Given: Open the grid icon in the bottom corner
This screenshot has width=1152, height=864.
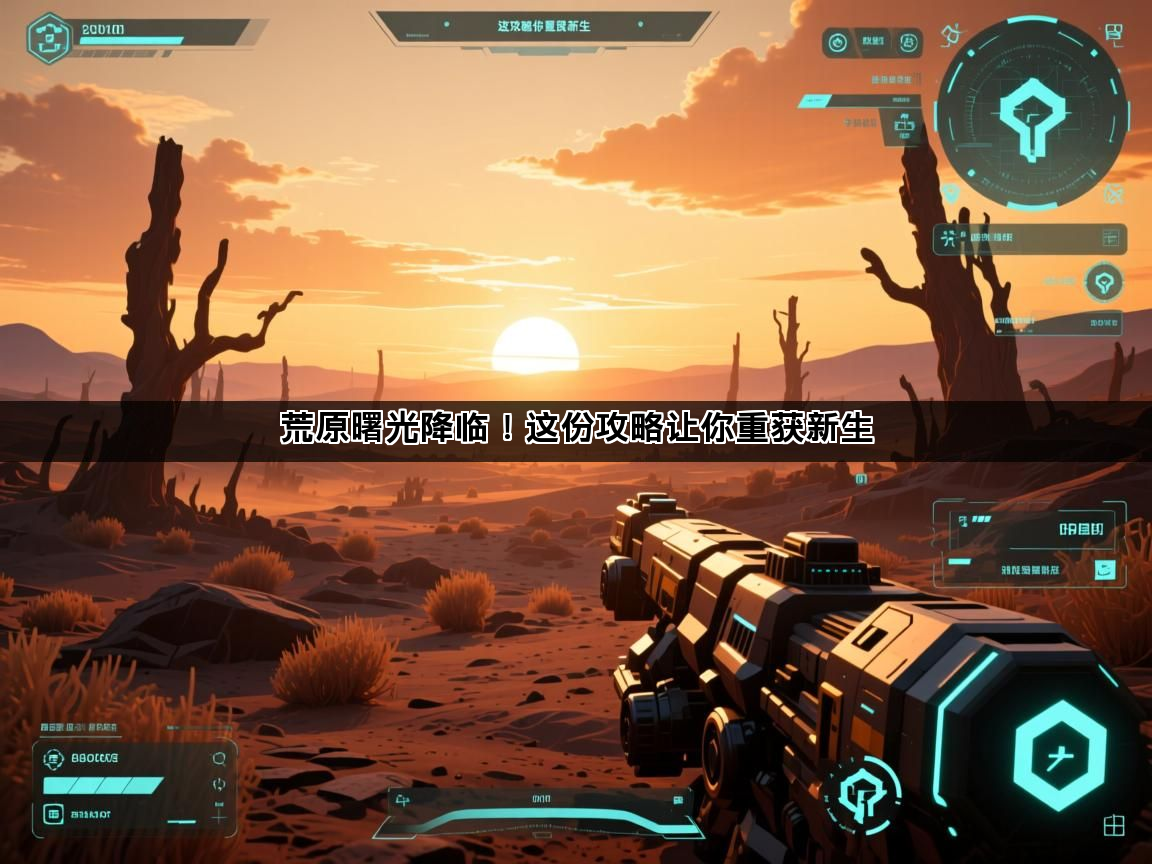Looking at the screenshot, I should point(1114,826).
